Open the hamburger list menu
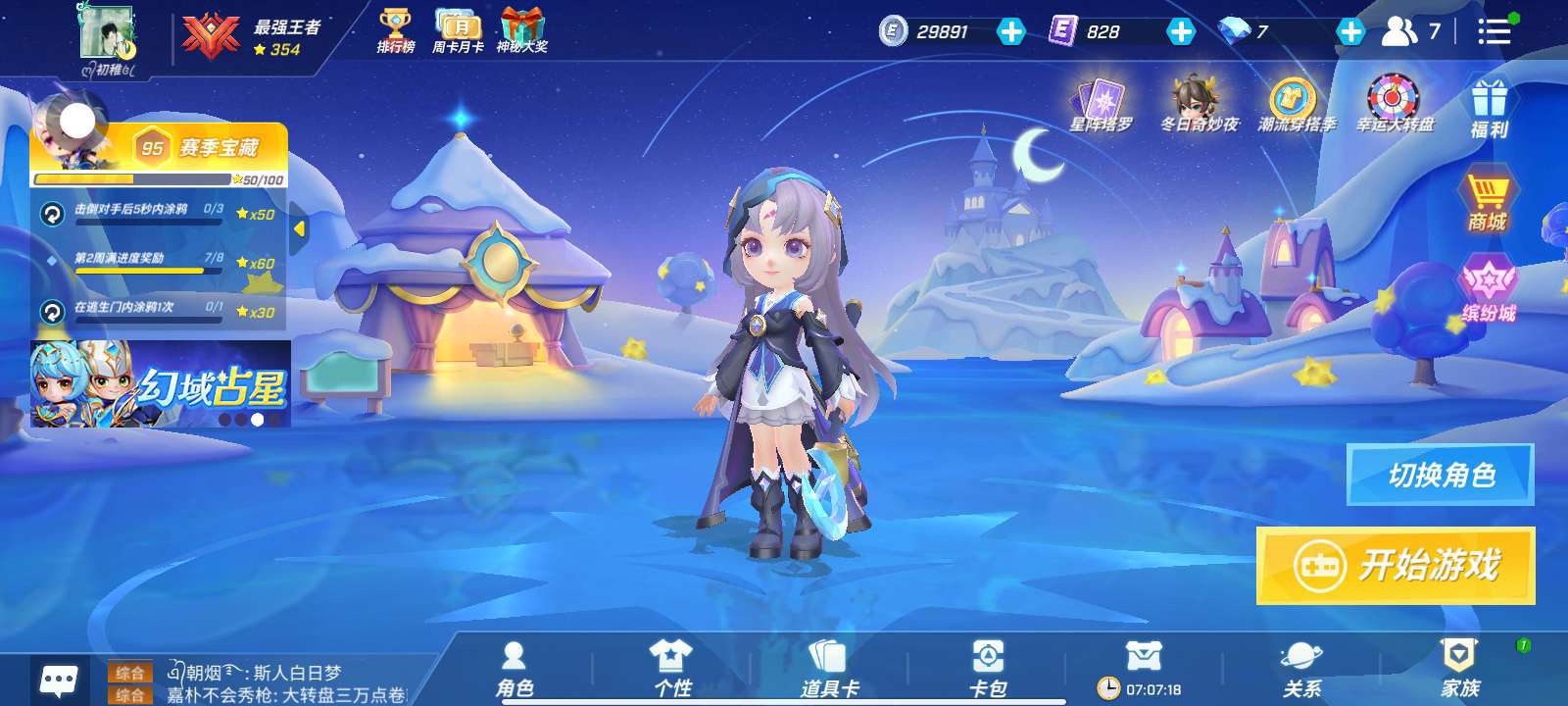1568x706 pixels. [x=1494, y=31]
